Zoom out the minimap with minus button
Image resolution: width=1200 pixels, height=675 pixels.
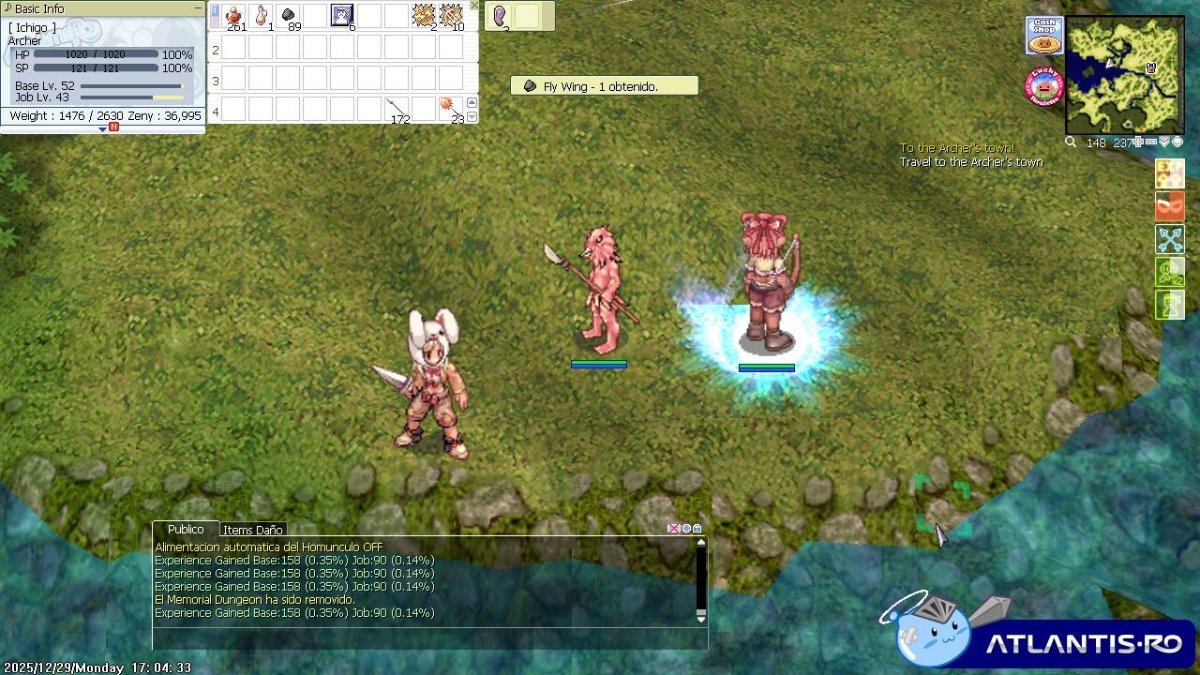pyautogui.click(x=1151, y=142)
